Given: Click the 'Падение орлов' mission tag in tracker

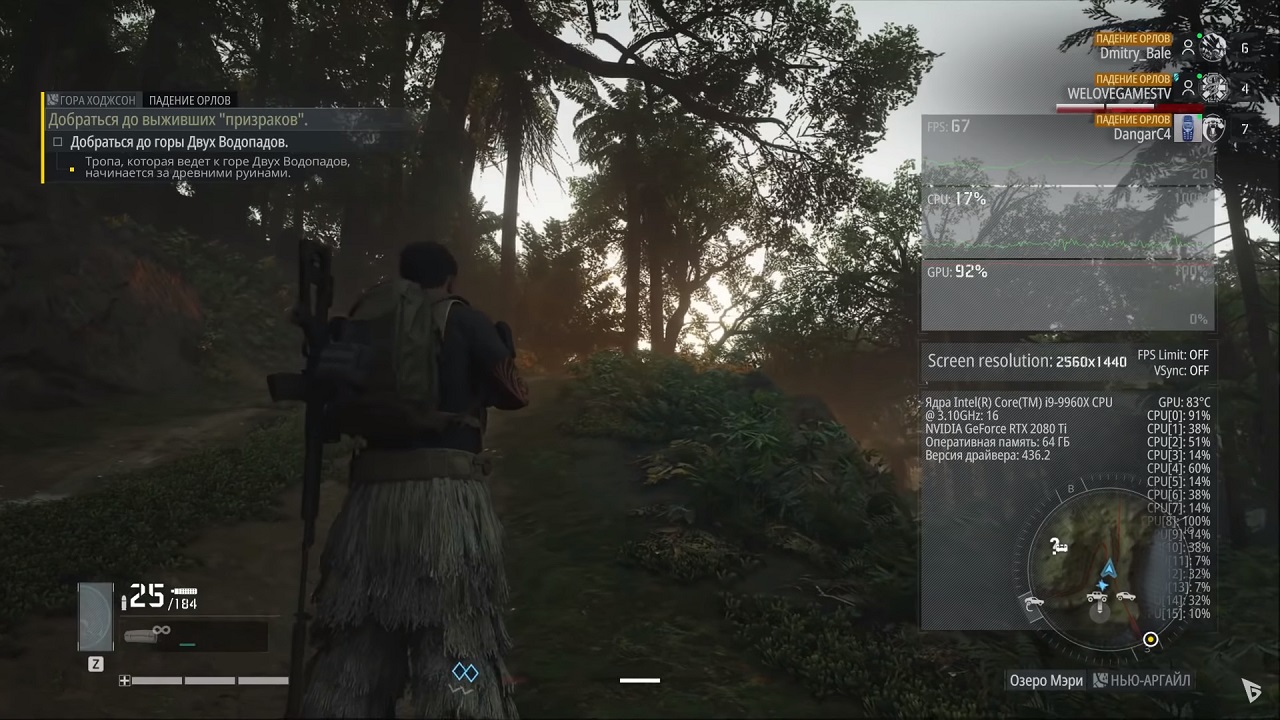Looking at the screenshot, I should pyautogui.click(x=190, y=100).
